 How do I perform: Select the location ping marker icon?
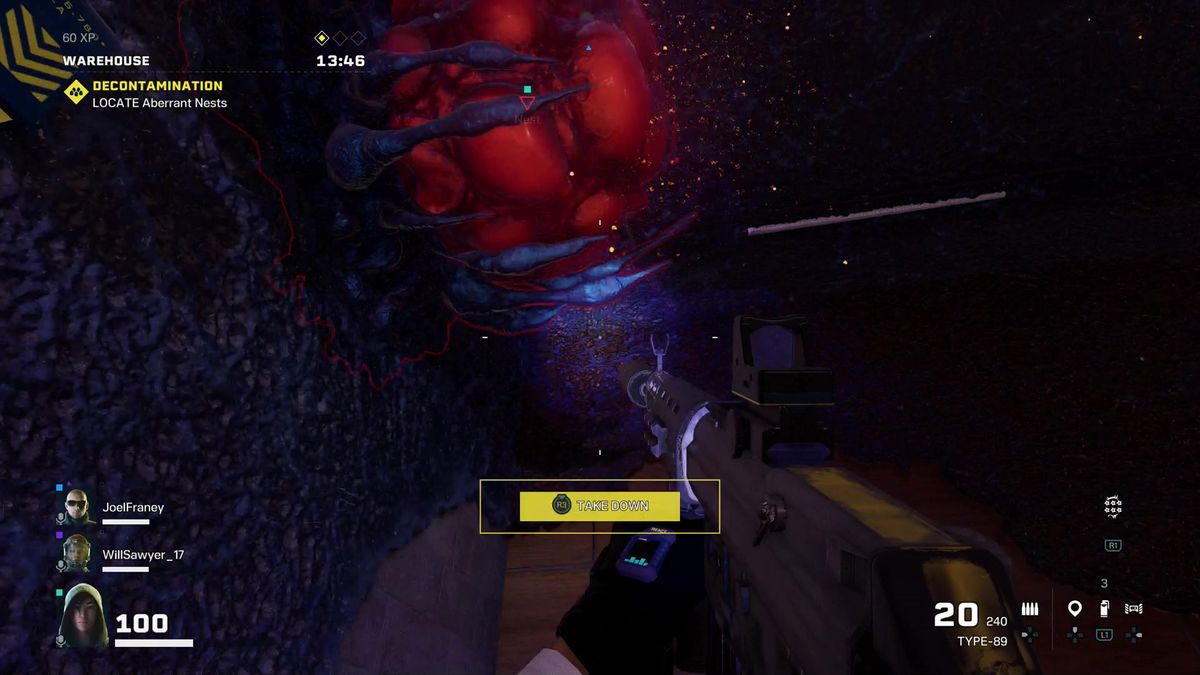pyautogui.click(x=1075, y=608)
